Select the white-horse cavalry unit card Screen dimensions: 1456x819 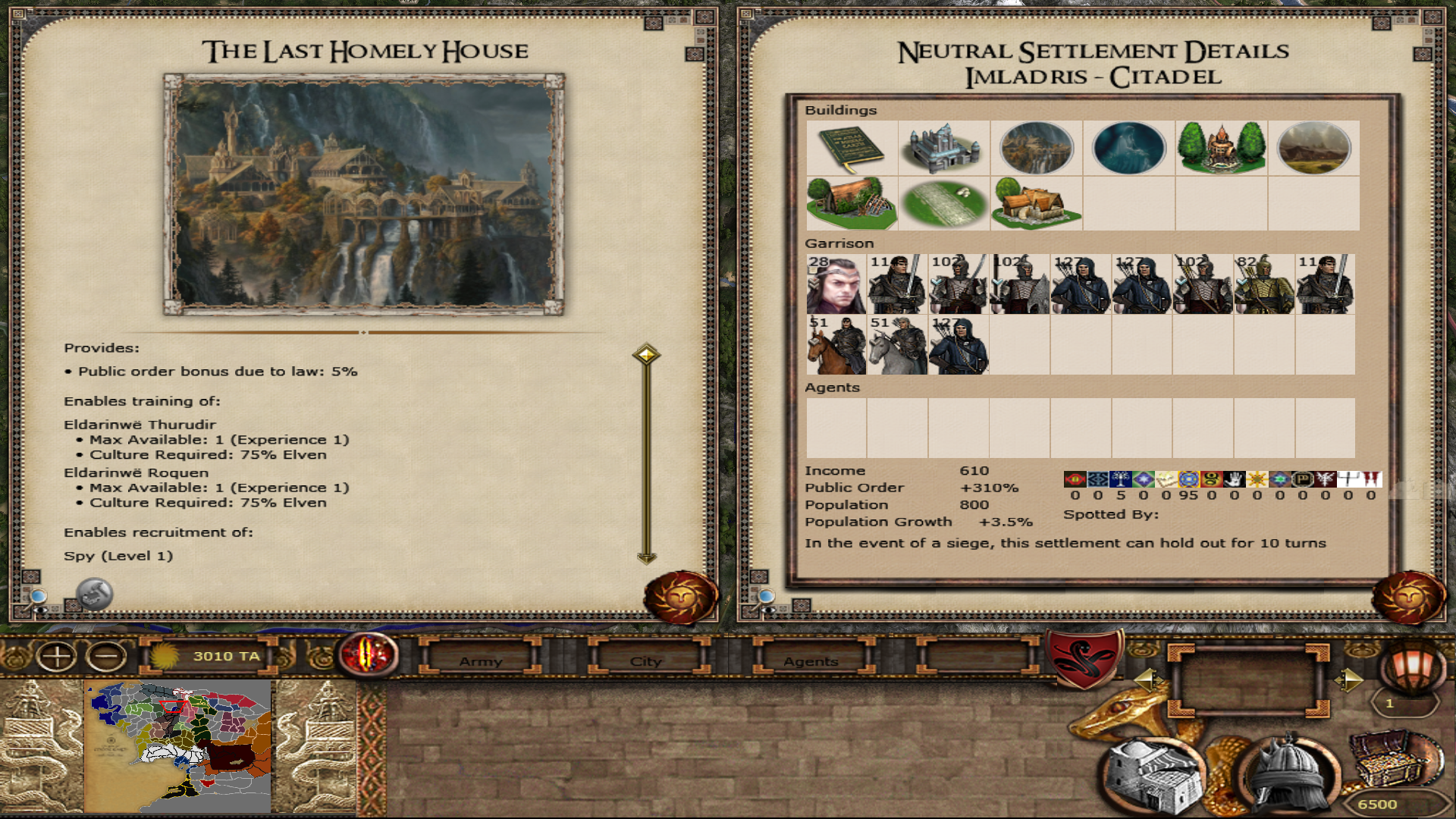(x=897, y=345)
